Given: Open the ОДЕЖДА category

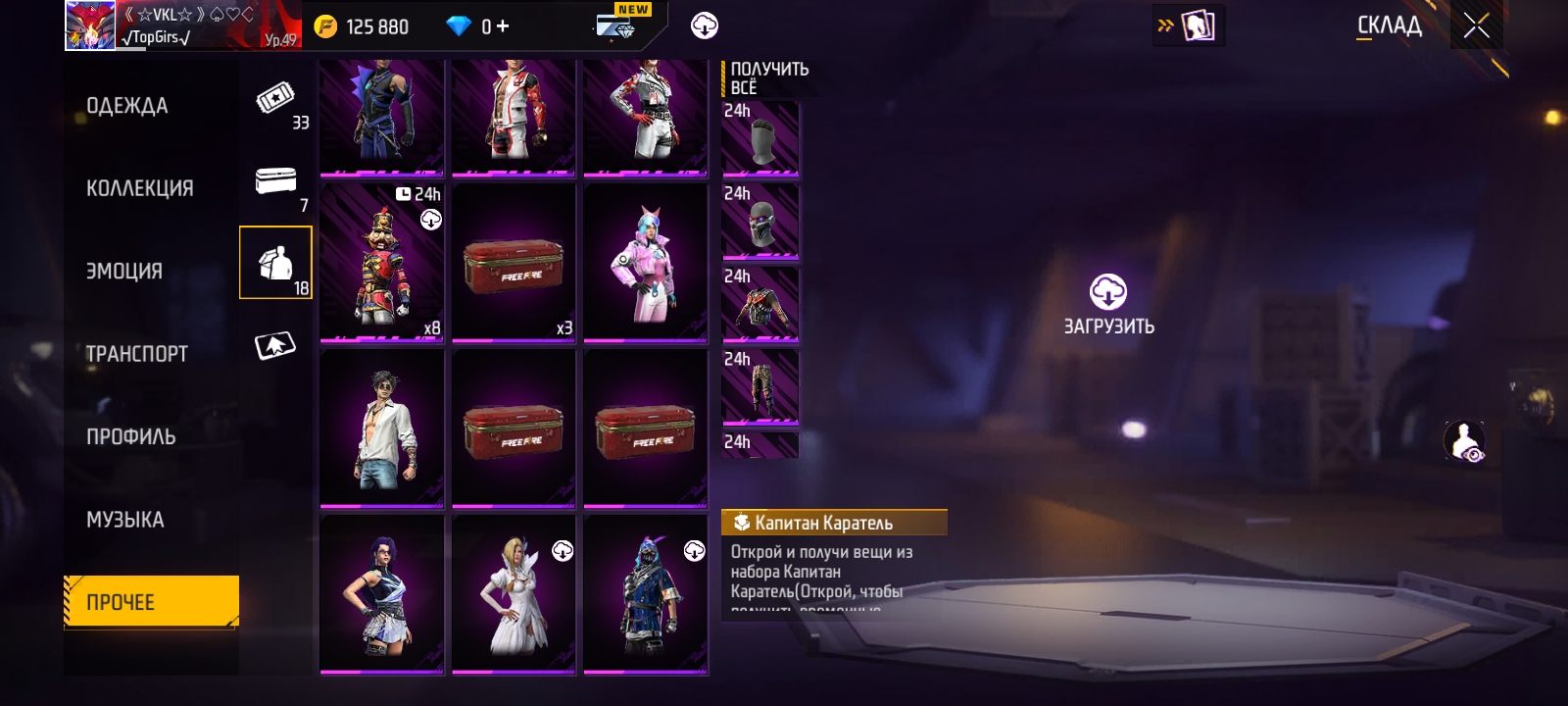Looking at the screenshot, I should [x=127, y=106].
